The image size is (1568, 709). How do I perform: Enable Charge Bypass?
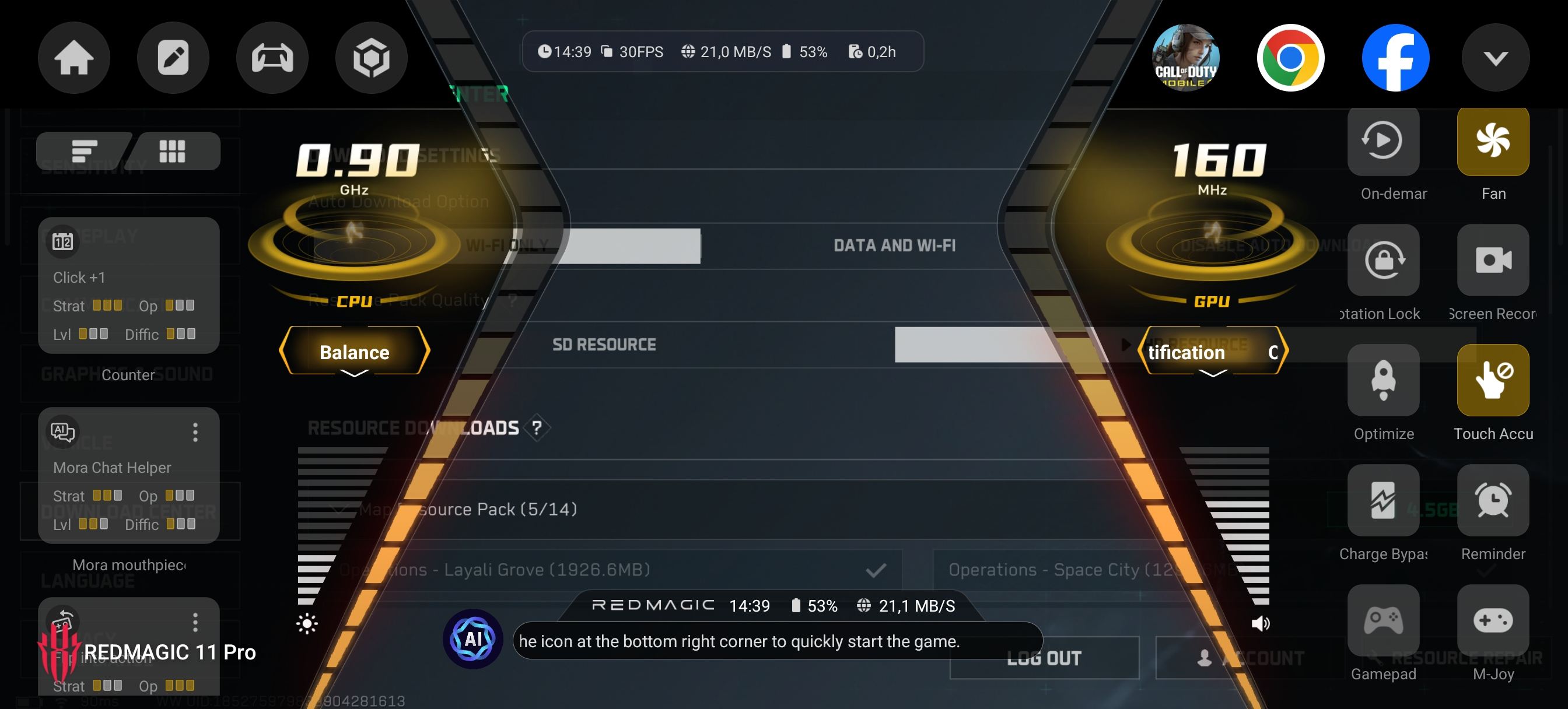(x=1383, y=500)
